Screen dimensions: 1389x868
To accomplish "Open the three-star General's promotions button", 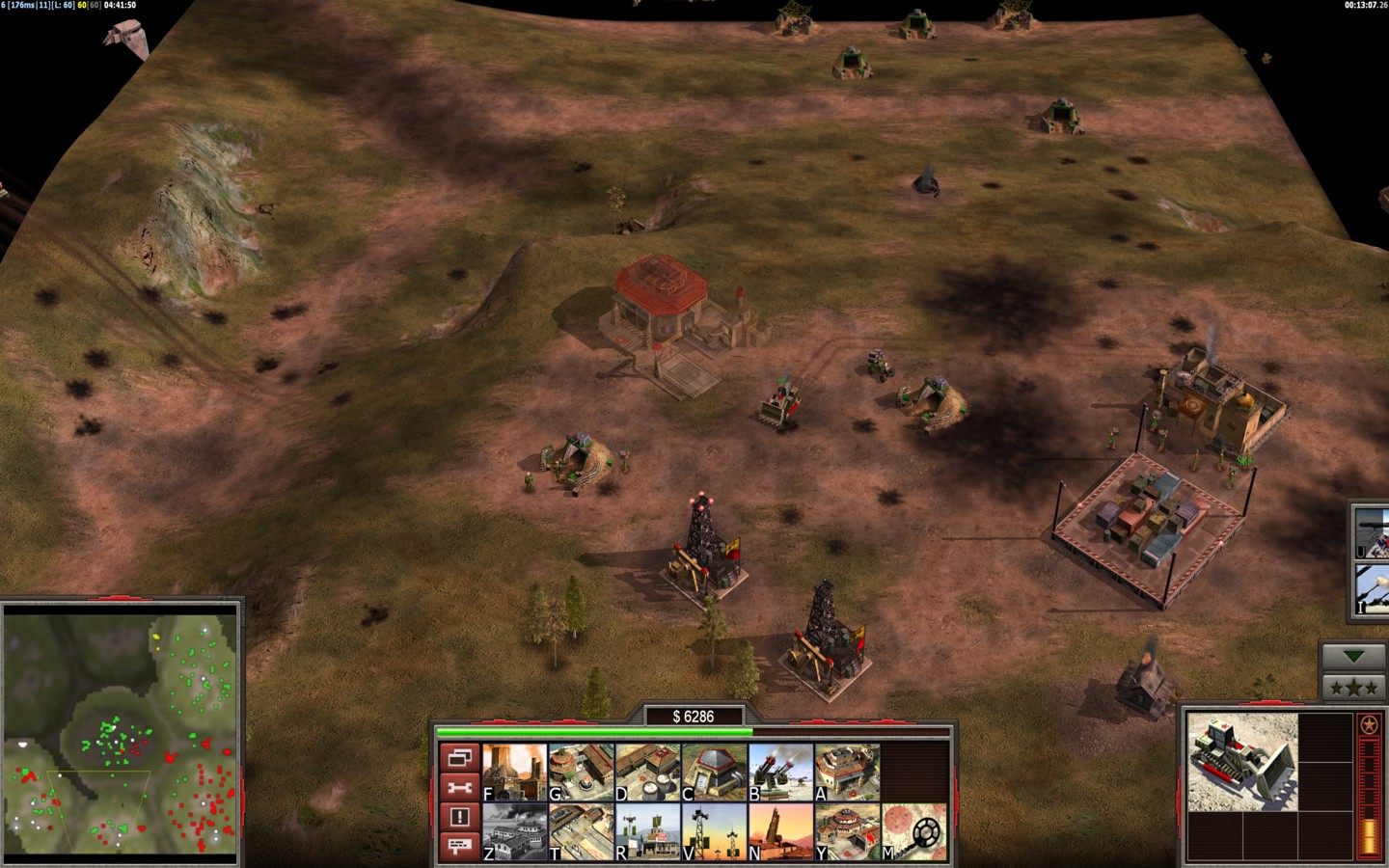I will tap(1353, 688).
